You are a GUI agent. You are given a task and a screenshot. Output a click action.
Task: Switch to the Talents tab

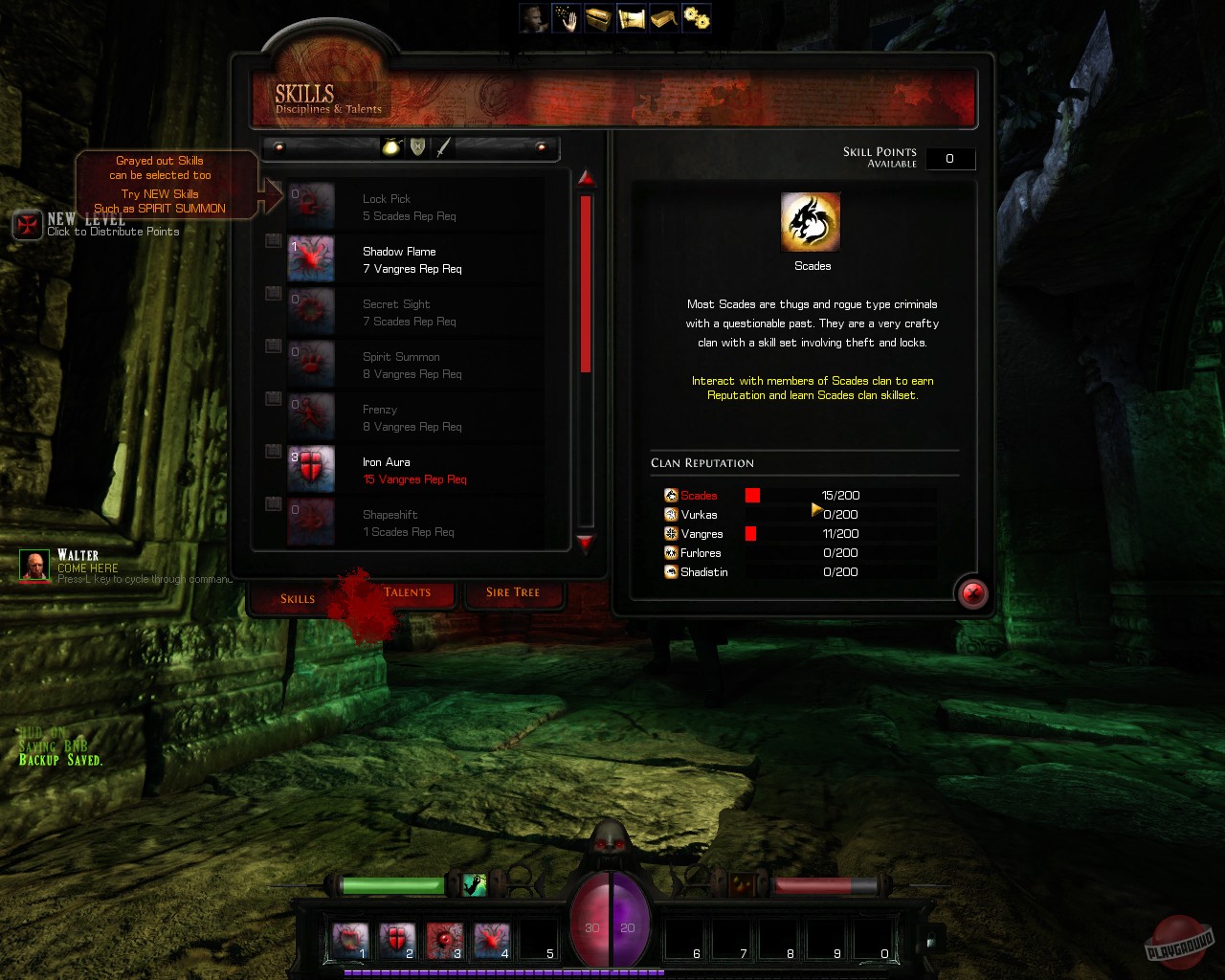coord(407,592)
